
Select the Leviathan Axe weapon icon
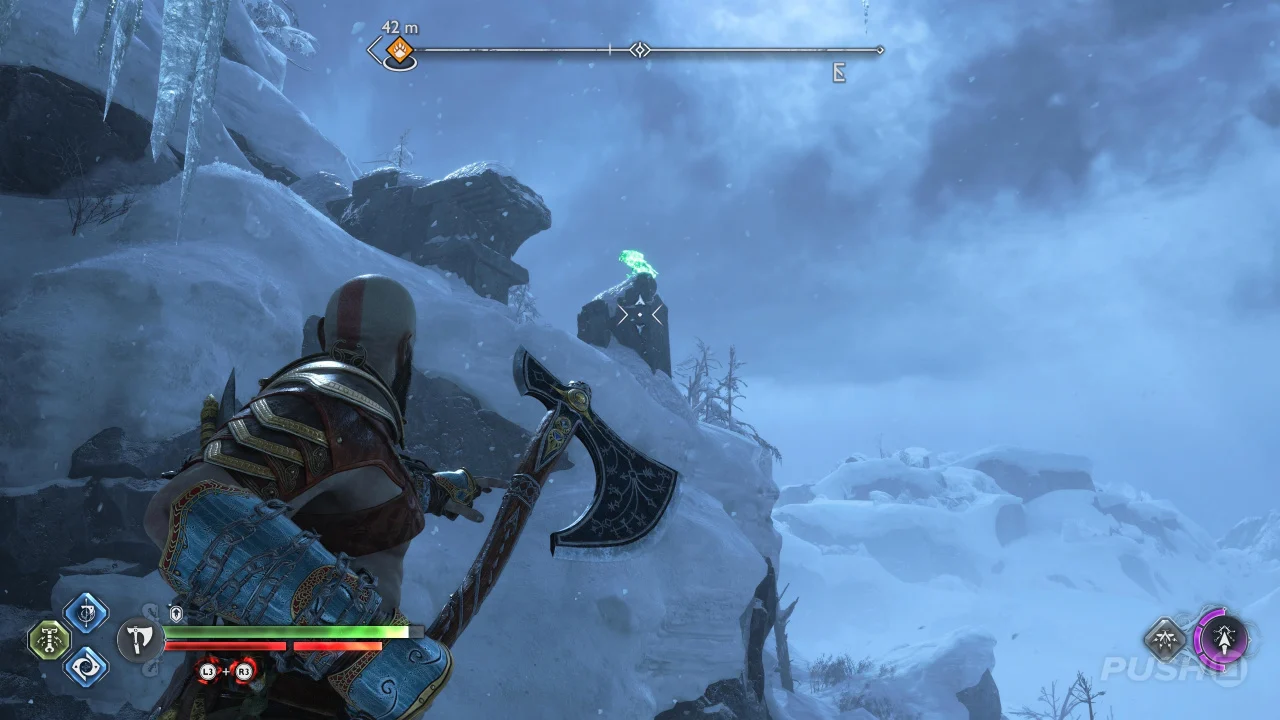coord(139,638)
